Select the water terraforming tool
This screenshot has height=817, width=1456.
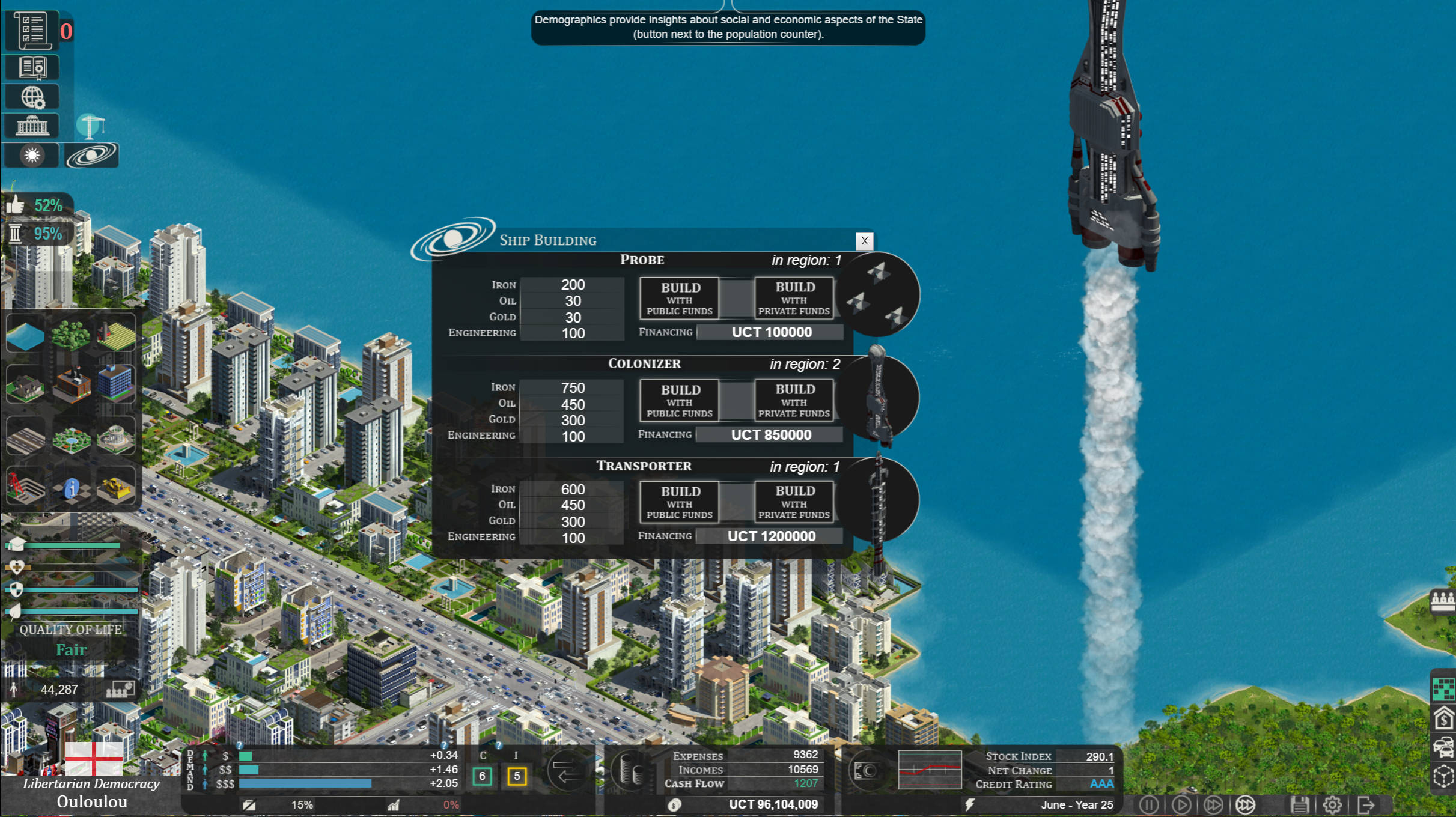click(25, 335)
